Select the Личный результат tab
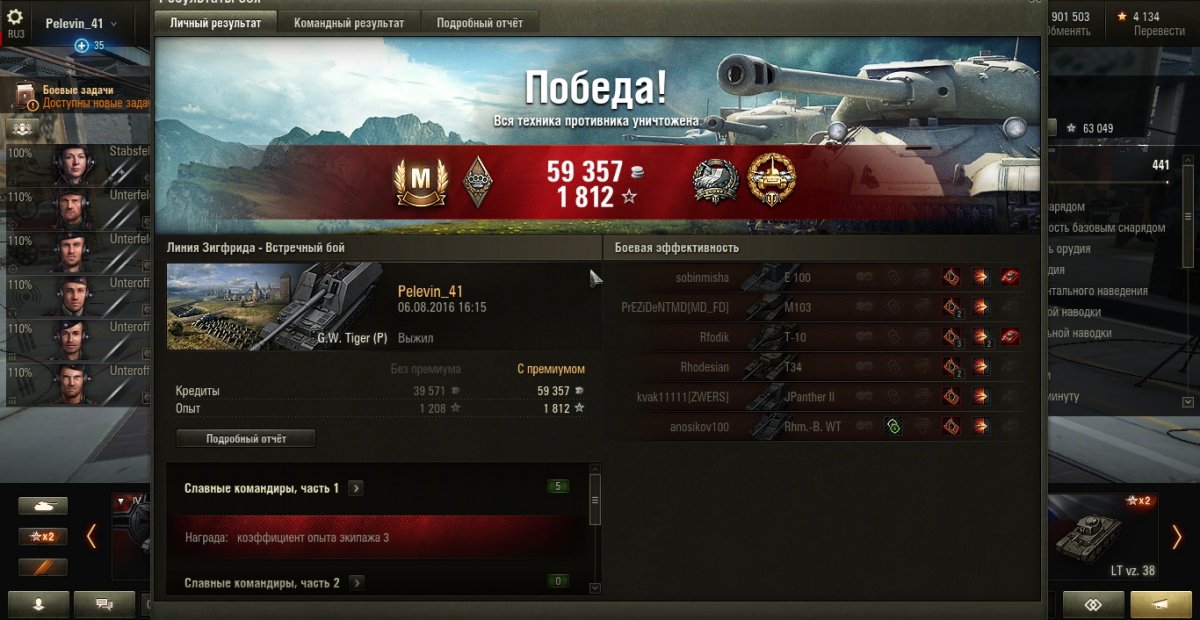 215,23
